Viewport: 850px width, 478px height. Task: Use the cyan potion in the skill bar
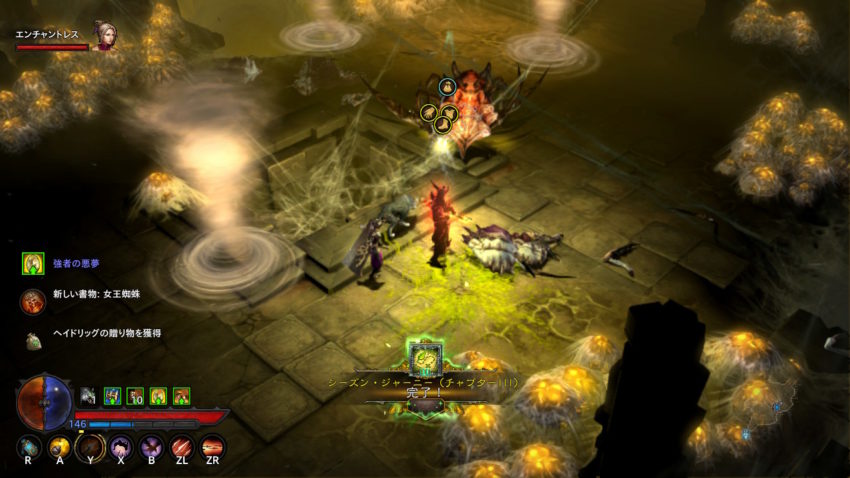(29, 447)
